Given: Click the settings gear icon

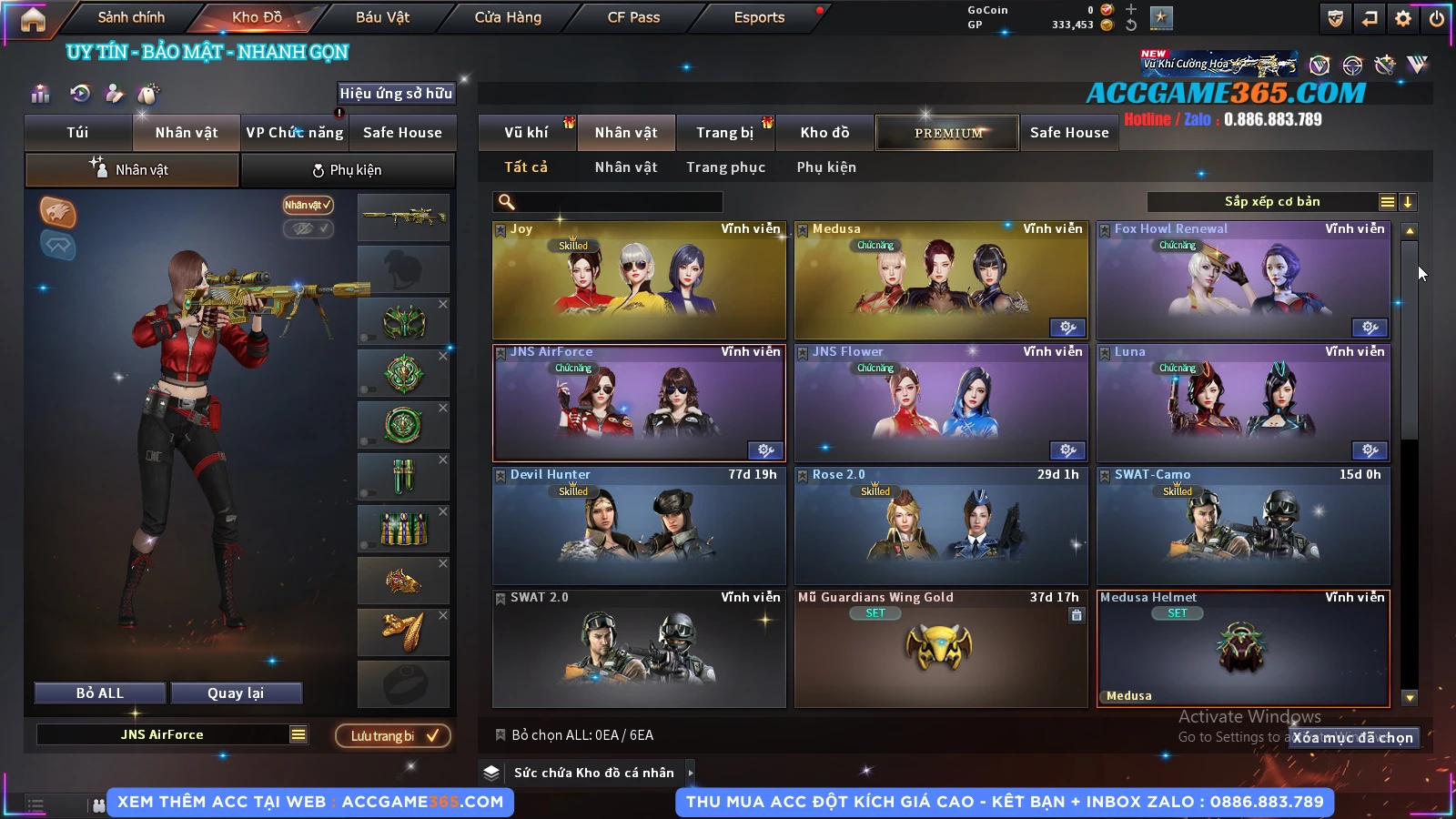Looking at the screenshot, I should coord(1403,18).
